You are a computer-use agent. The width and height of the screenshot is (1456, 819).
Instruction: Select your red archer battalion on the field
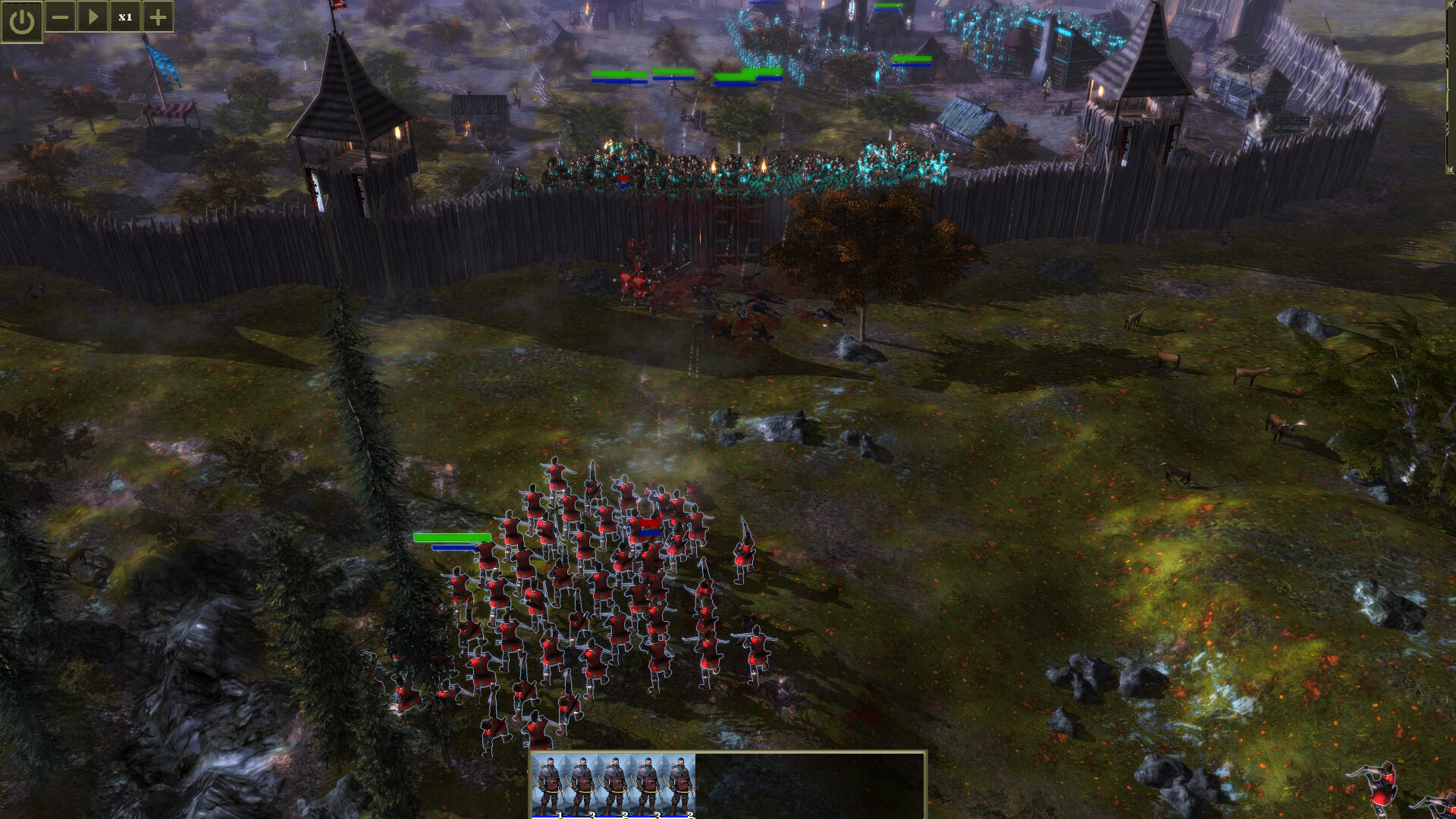pyautogui.click(x=584, y=607)
